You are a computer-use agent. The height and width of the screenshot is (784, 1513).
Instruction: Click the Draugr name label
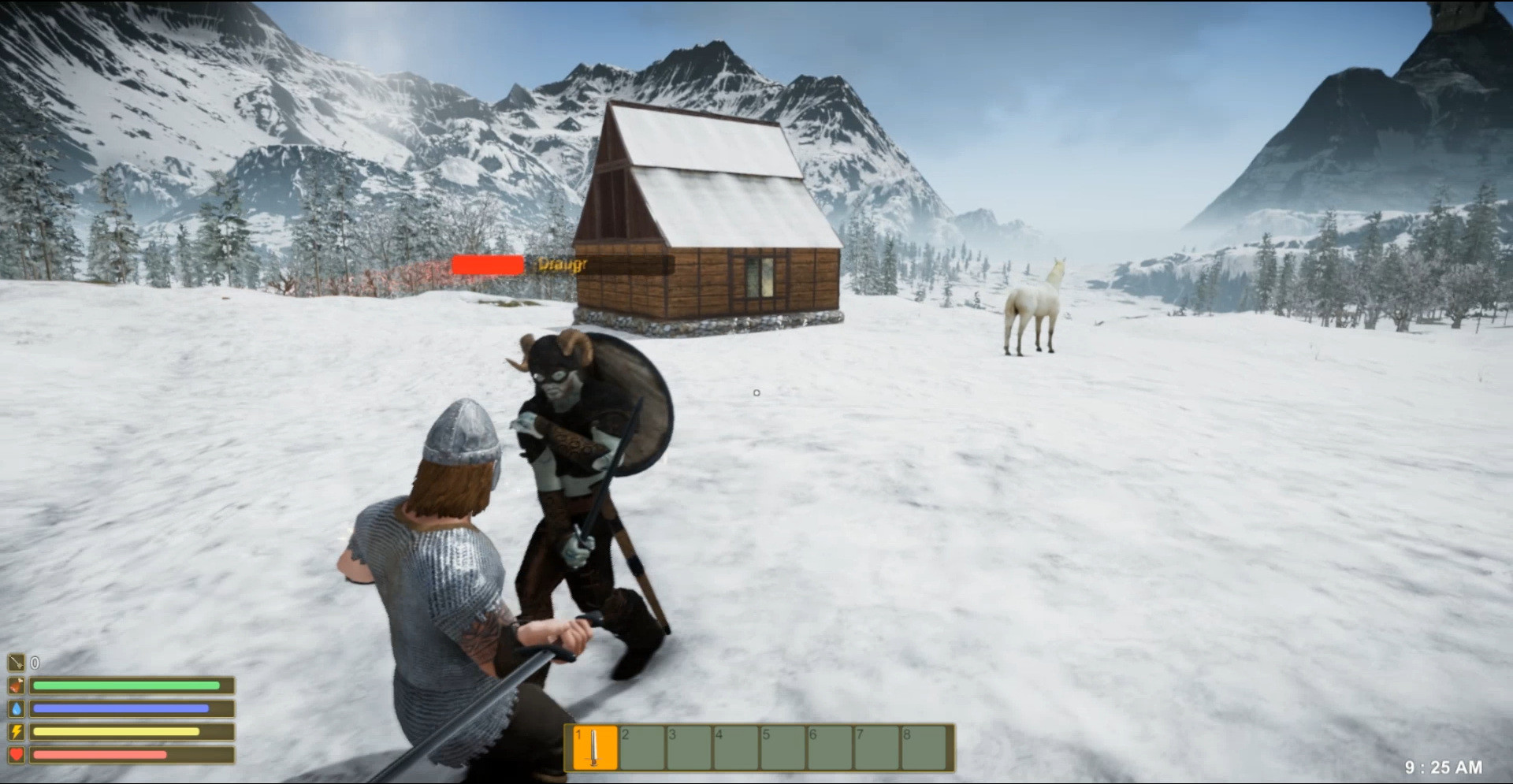[562, 265]
